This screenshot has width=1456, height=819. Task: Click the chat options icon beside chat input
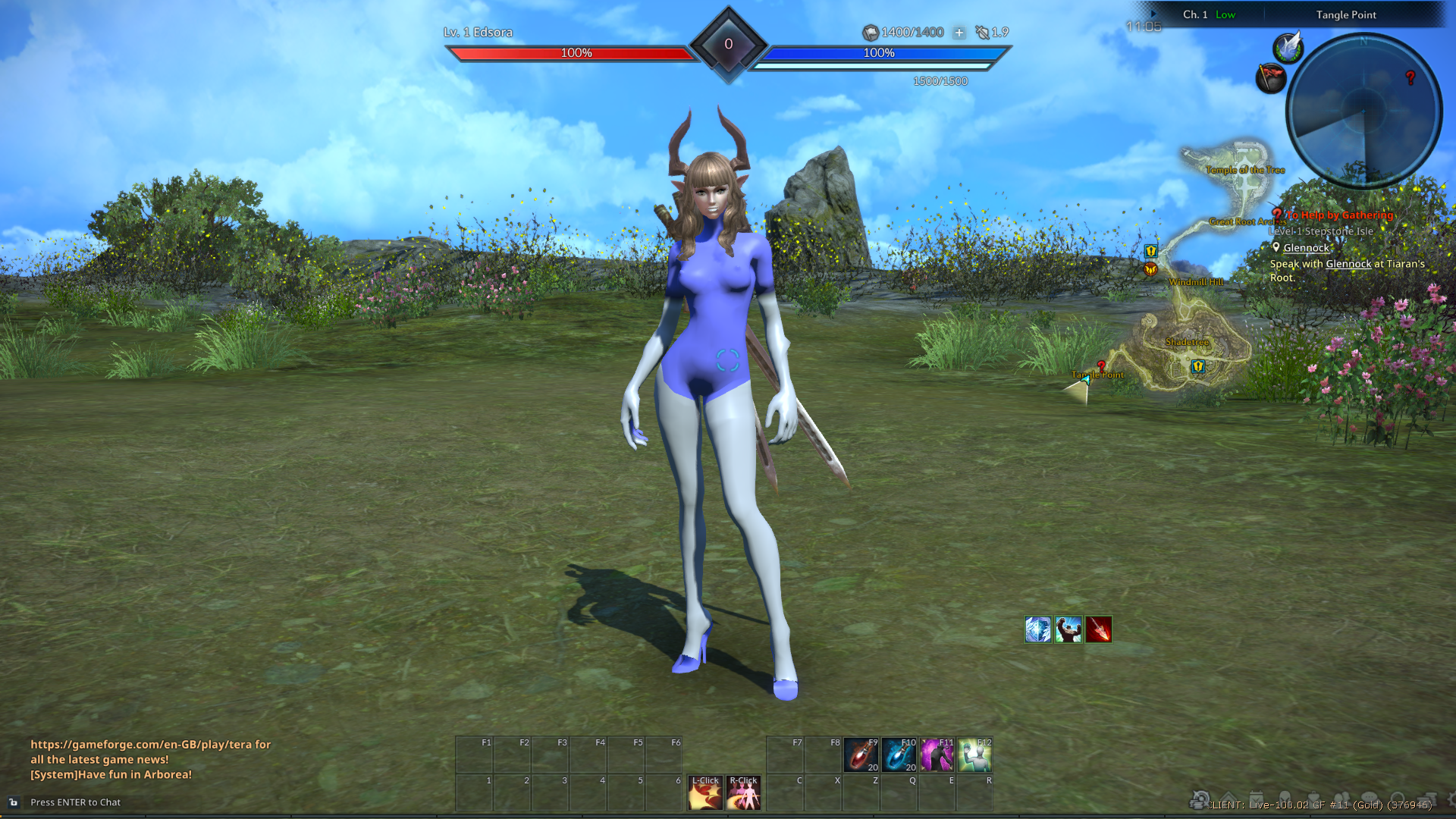point(13,802)
